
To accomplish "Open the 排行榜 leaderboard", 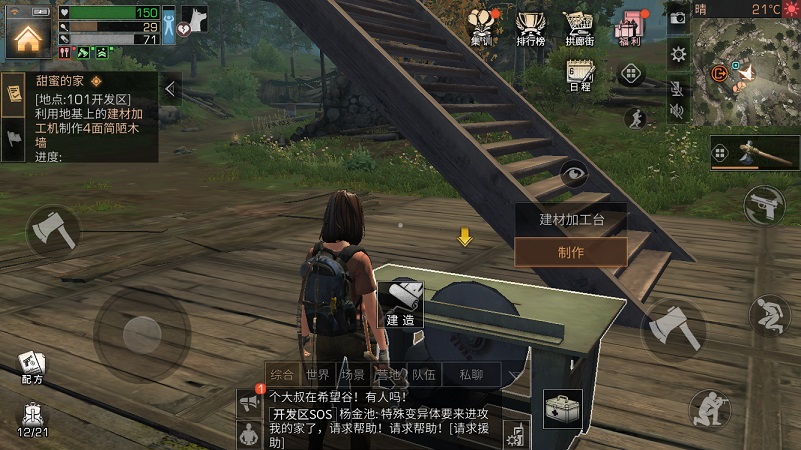I will point(531,26).
